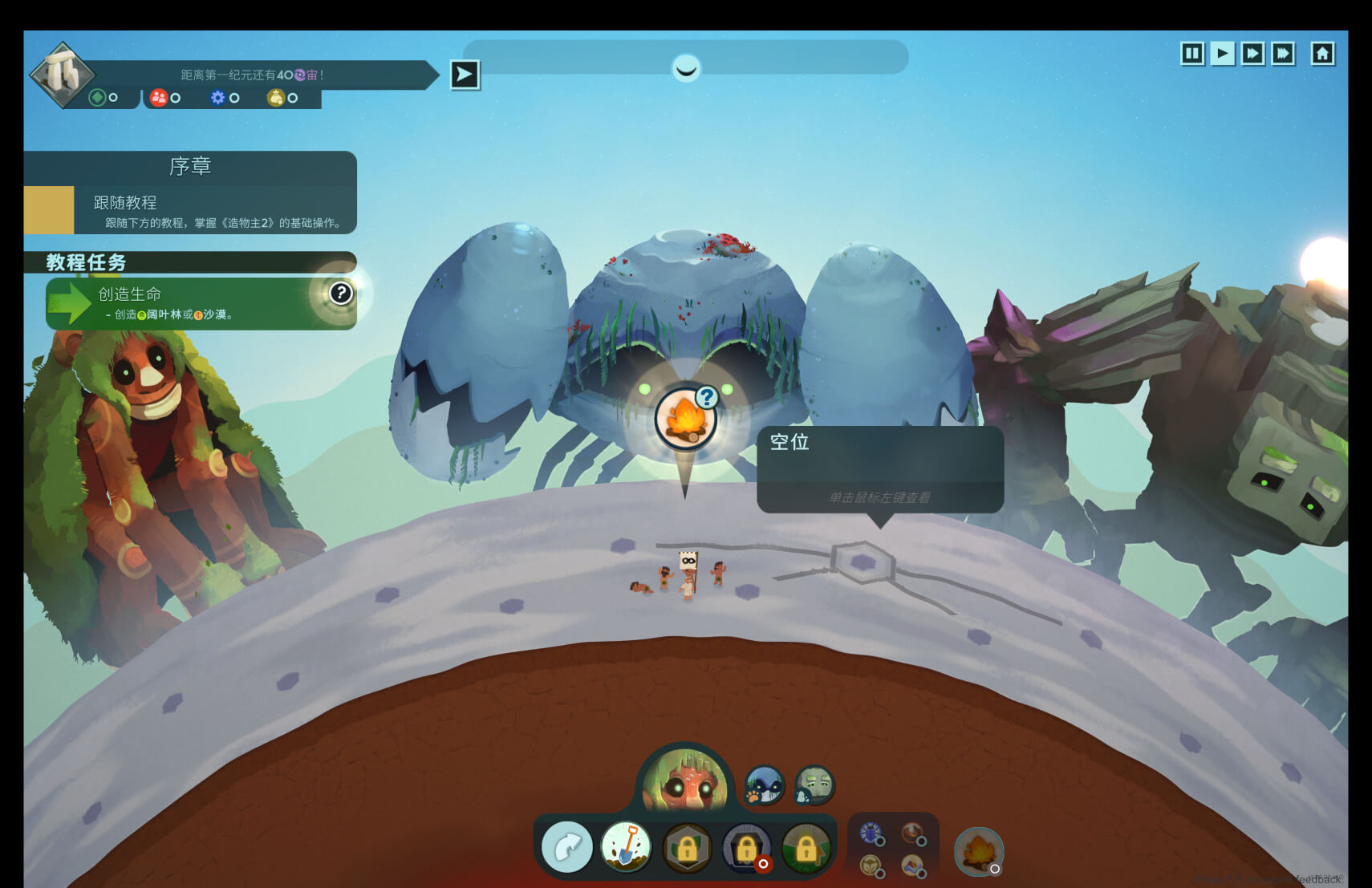Open the home menu button
This screenshot has height=888, width=1372.
1322,54
